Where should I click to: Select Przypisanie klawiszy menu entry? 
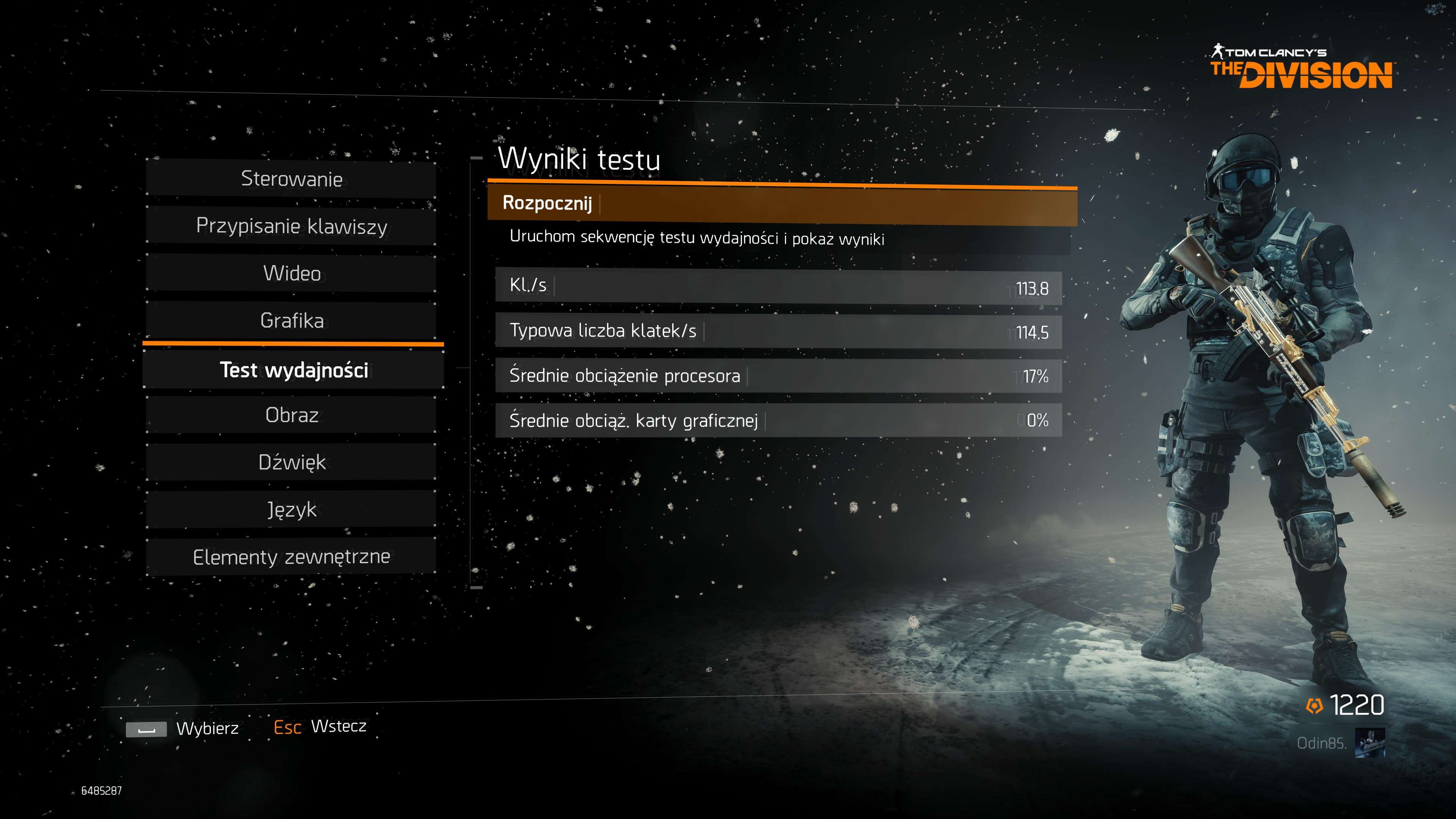292,226
